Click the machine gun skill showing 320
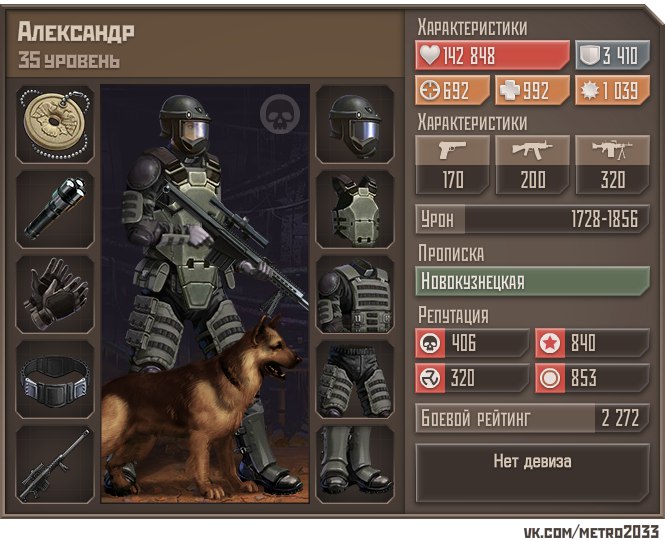 612,166
